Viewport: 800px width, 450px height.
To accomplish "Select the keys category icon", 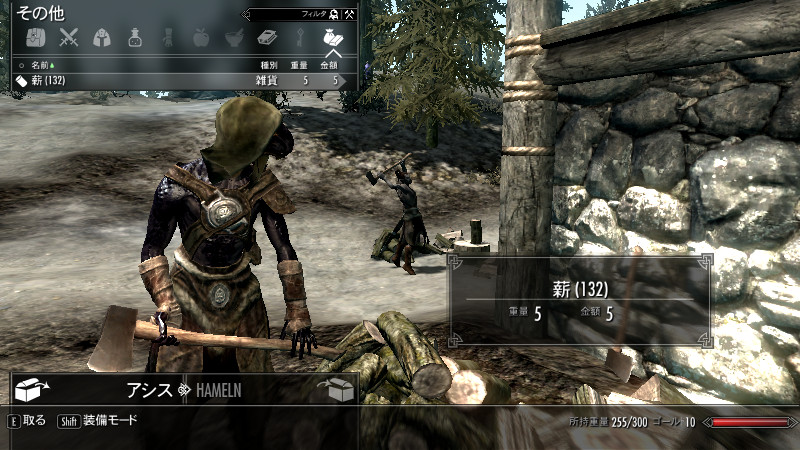I will [299, 38].
